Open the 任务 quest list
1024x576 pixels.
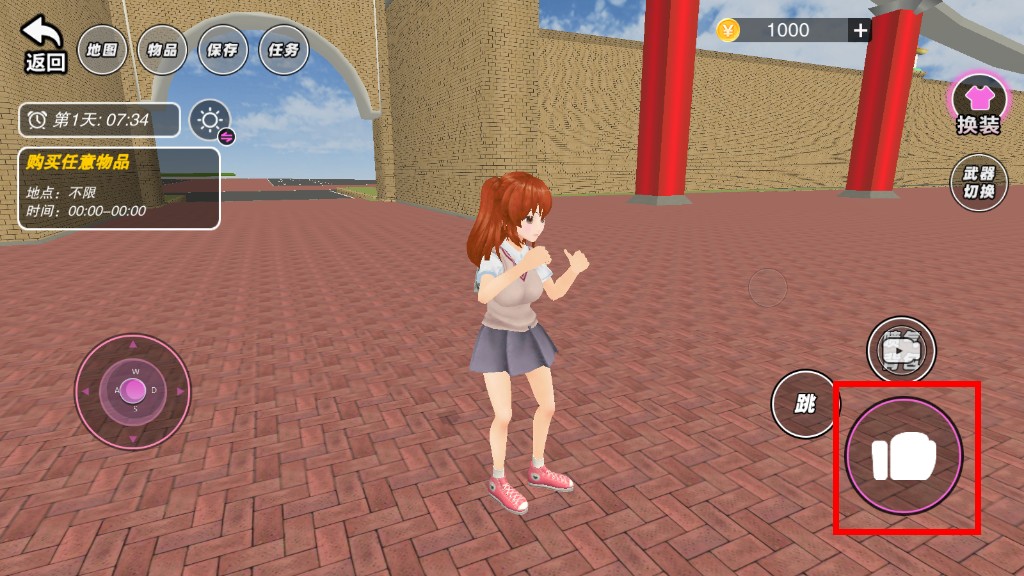pos(283,50)
